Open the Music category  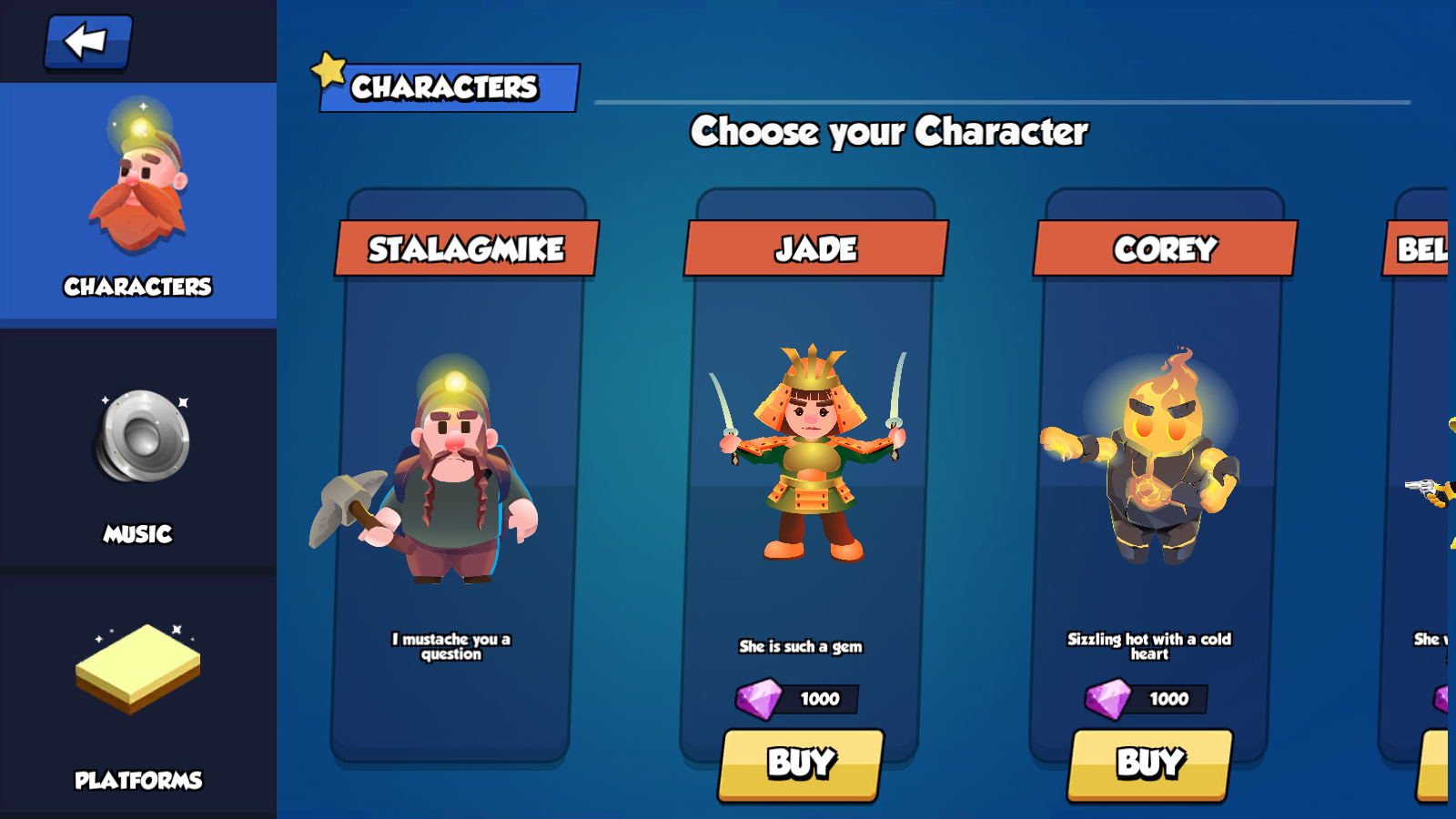point(138,455)
